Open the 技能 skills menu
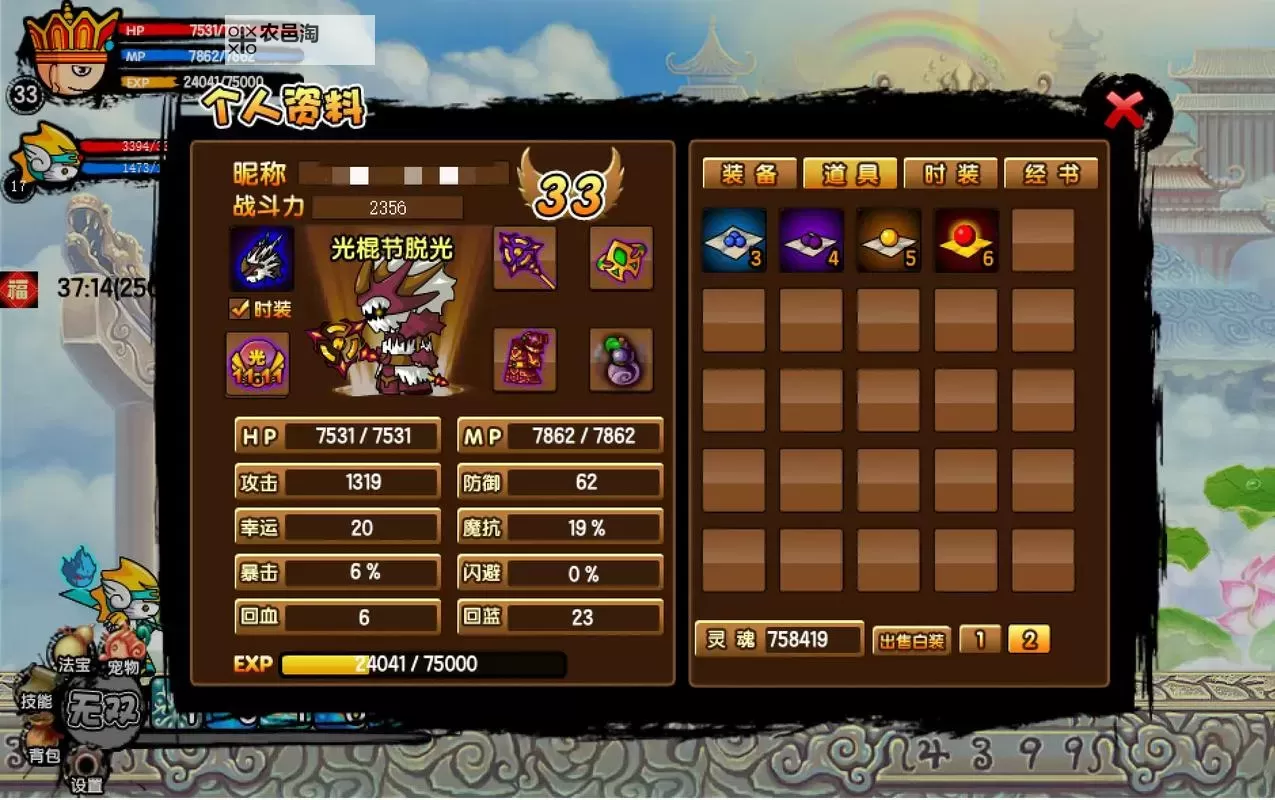This screenshot has height=800, width=1275. pos(36,701)
